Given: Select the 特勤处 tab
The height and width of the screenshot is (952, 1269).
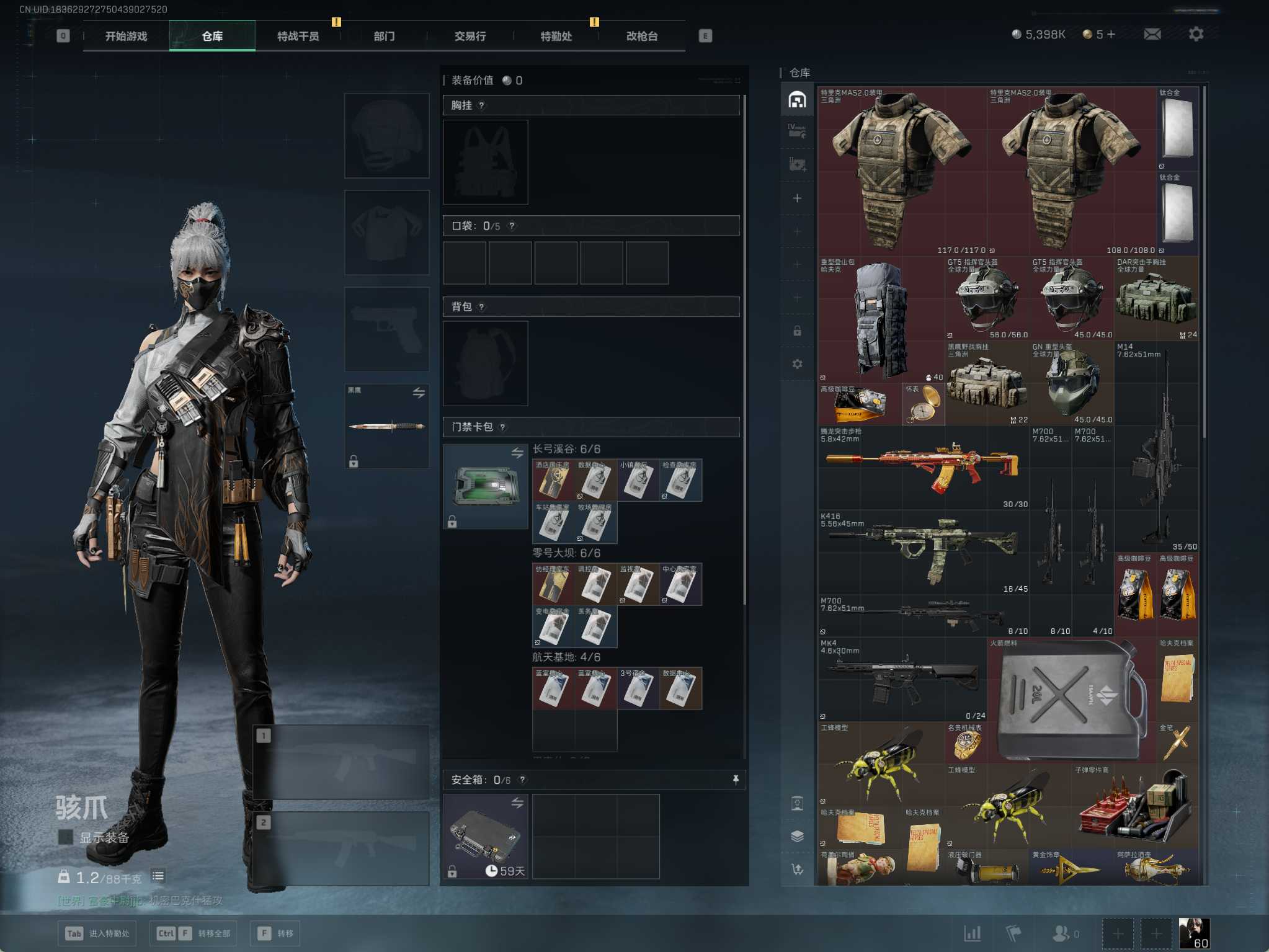Looking at the screenshot, I should tap(556, 36).
